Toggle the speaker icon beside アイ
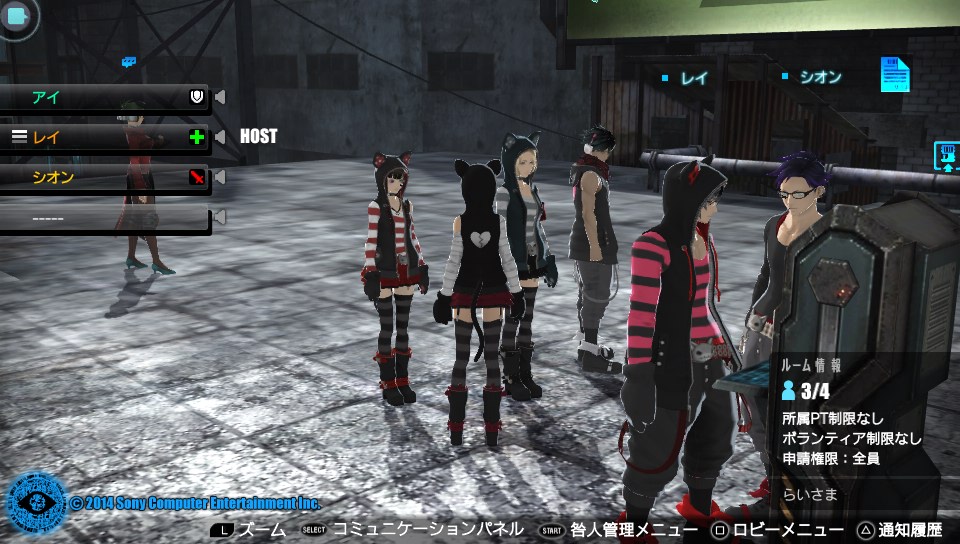 coord(220,97)
